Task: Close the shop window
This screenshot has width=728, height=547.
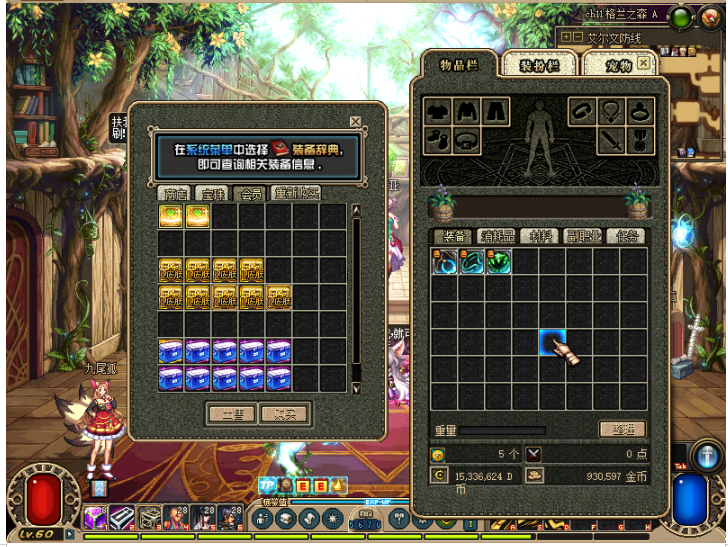Action: pos(355,122)
